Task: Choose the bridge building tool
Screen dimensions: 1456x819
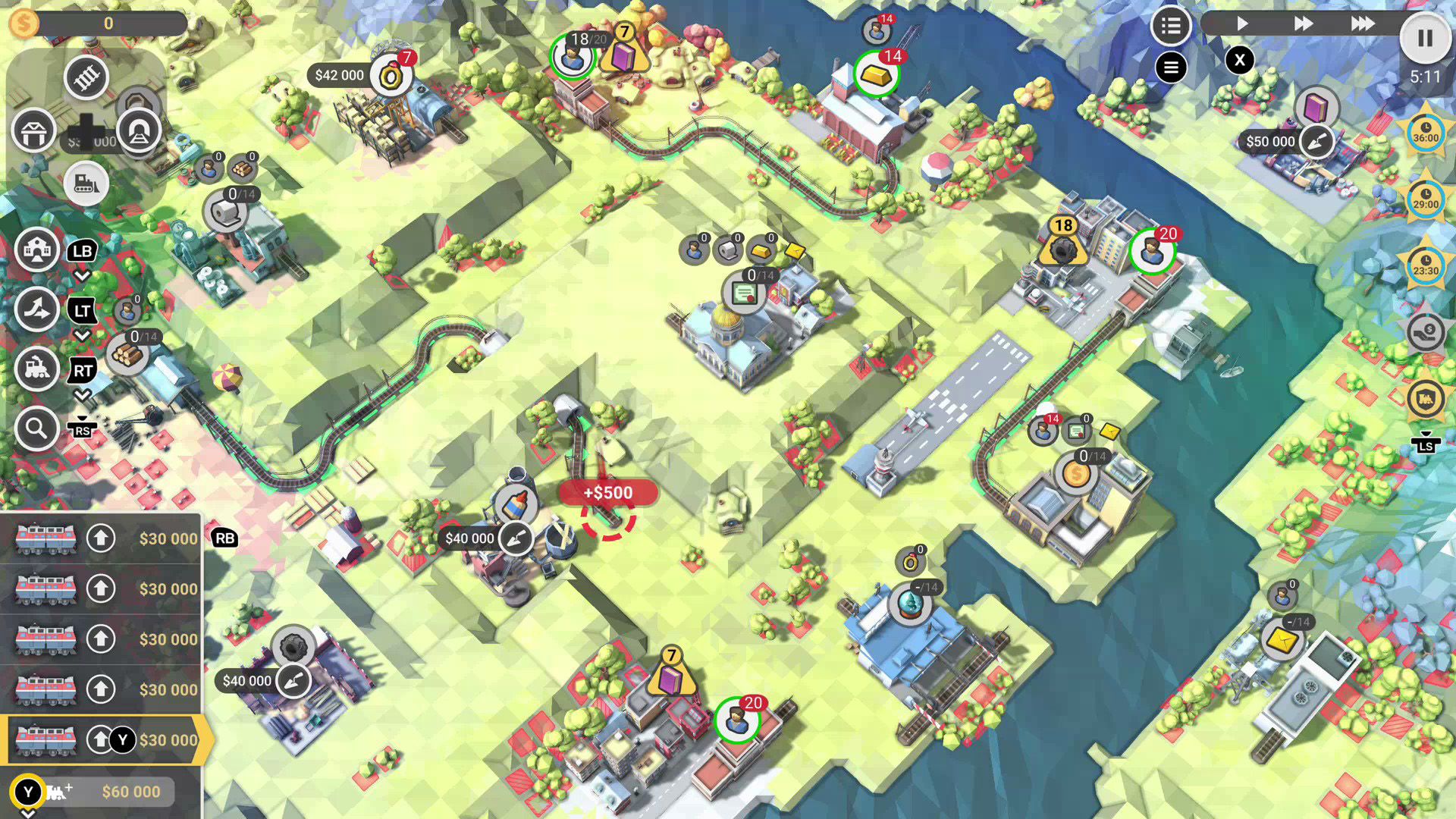Action: pos(33,131)
